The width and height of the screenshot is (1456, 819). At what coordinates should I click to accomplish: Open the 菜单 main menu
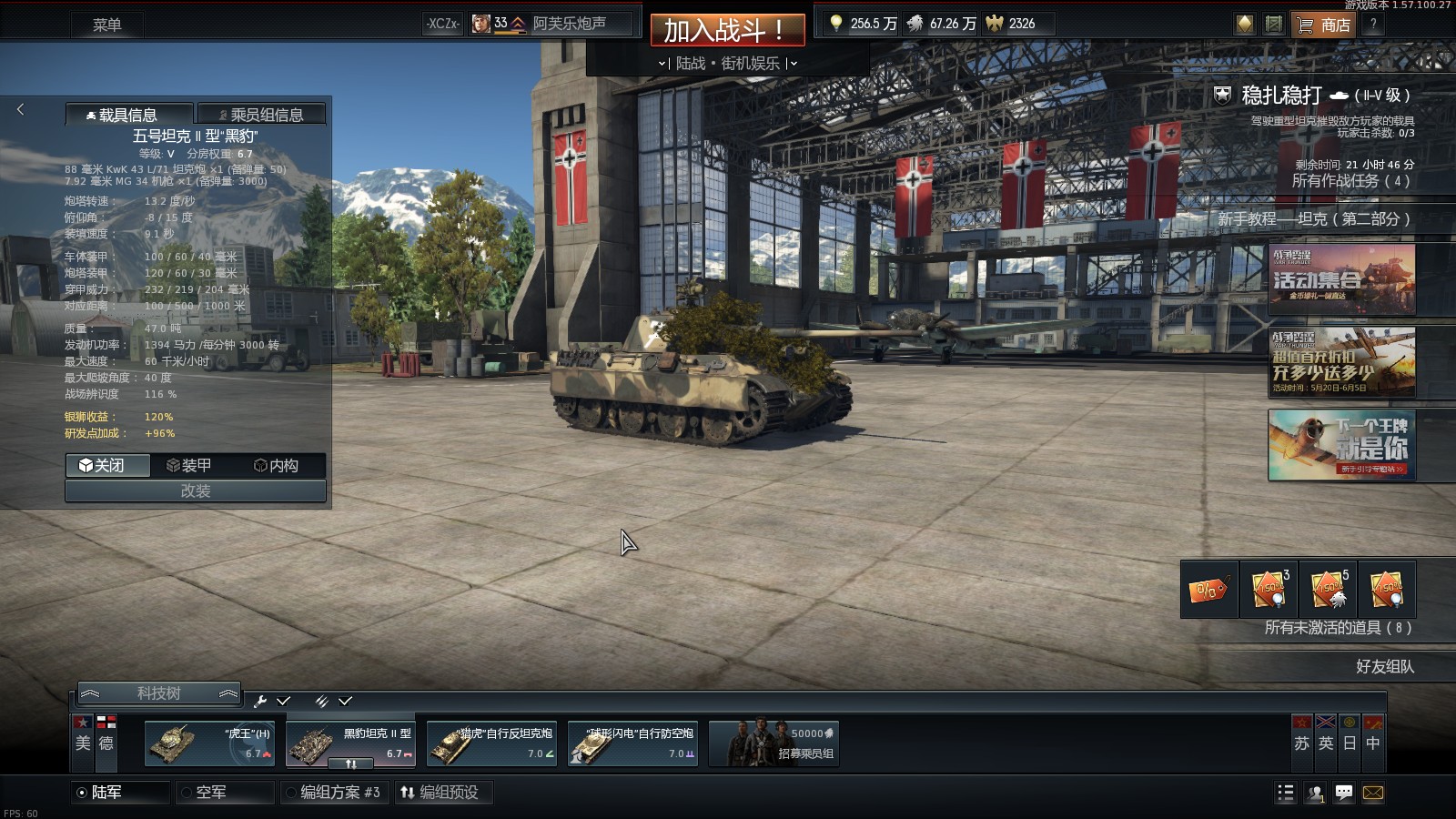[106, 25]
